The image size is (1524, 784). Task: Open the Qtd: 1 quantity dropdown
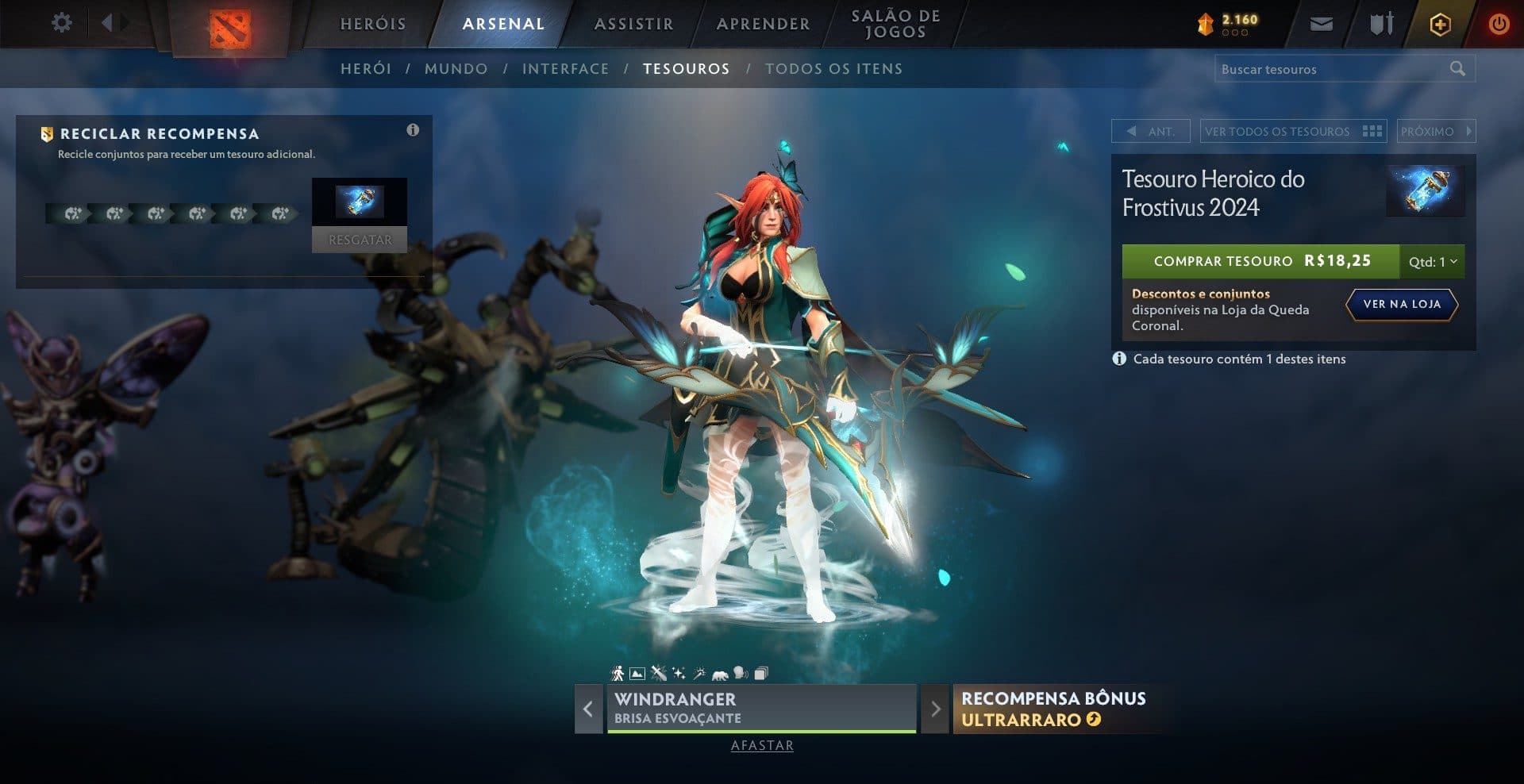click(x=1434, y=261)
